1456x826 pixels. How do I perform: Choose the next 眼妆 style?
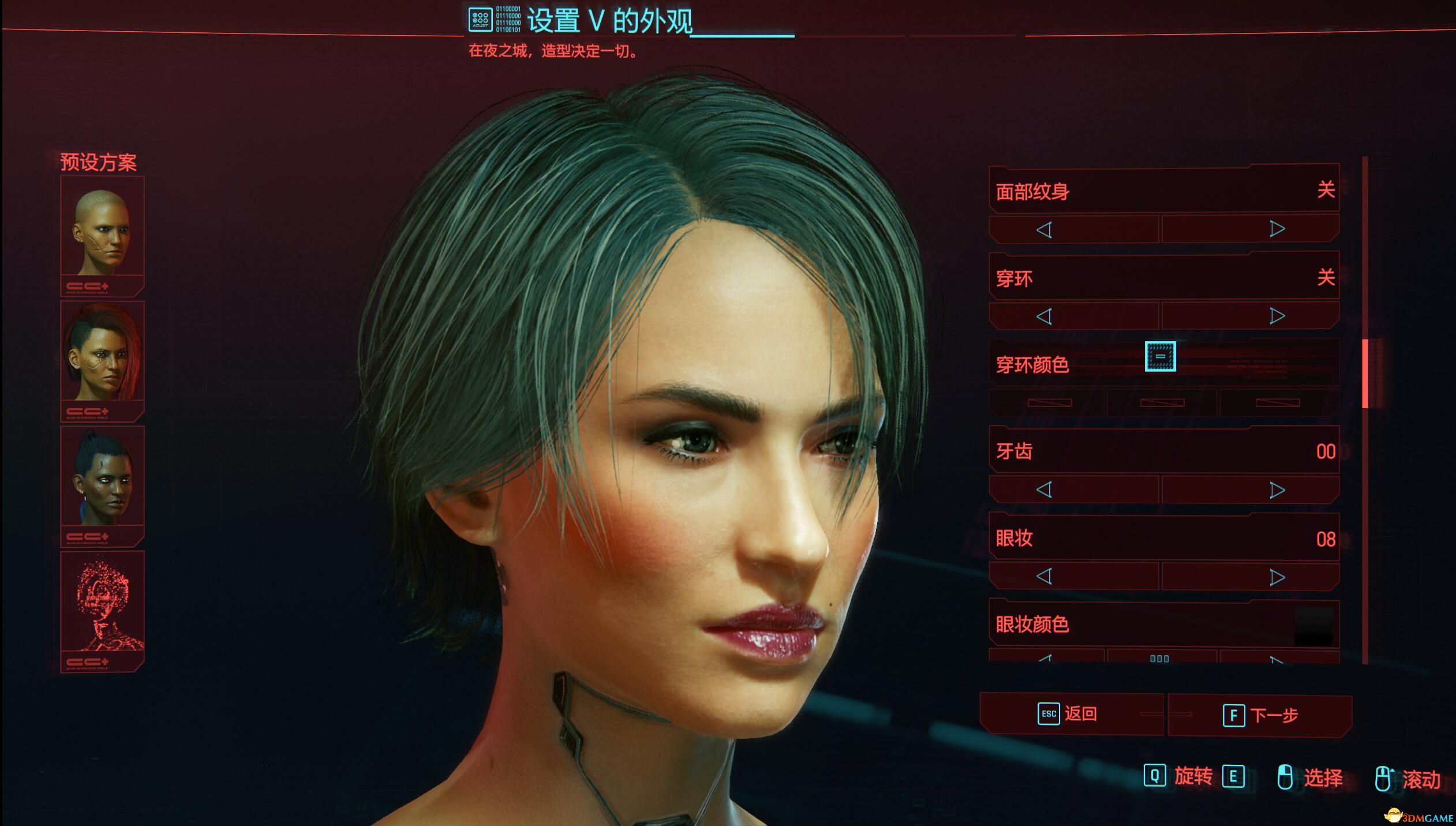pyautogui.click(x=1277, y=577)
